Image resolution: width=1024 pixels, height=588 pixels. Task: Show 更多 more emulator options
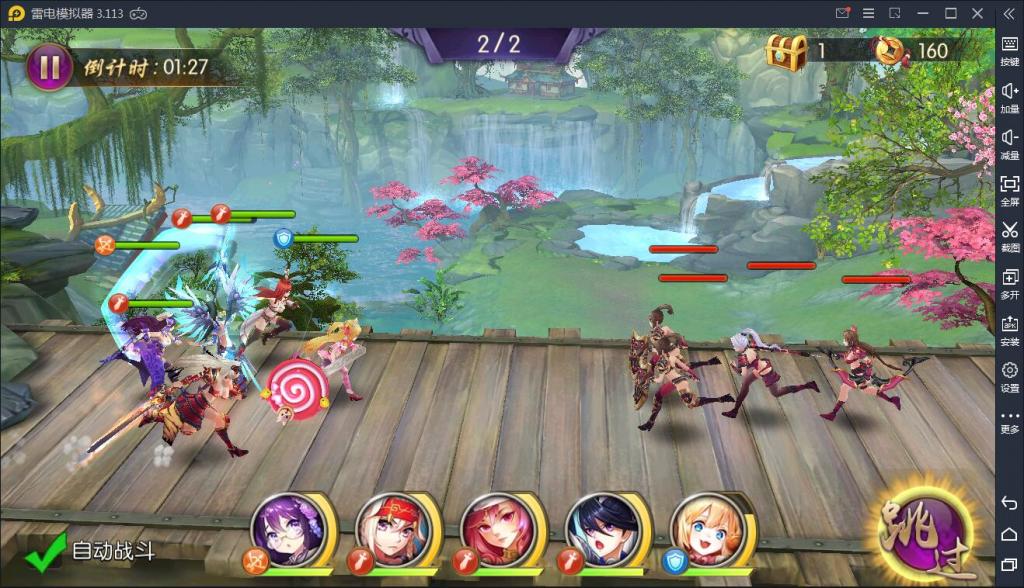coord(1009,420)
